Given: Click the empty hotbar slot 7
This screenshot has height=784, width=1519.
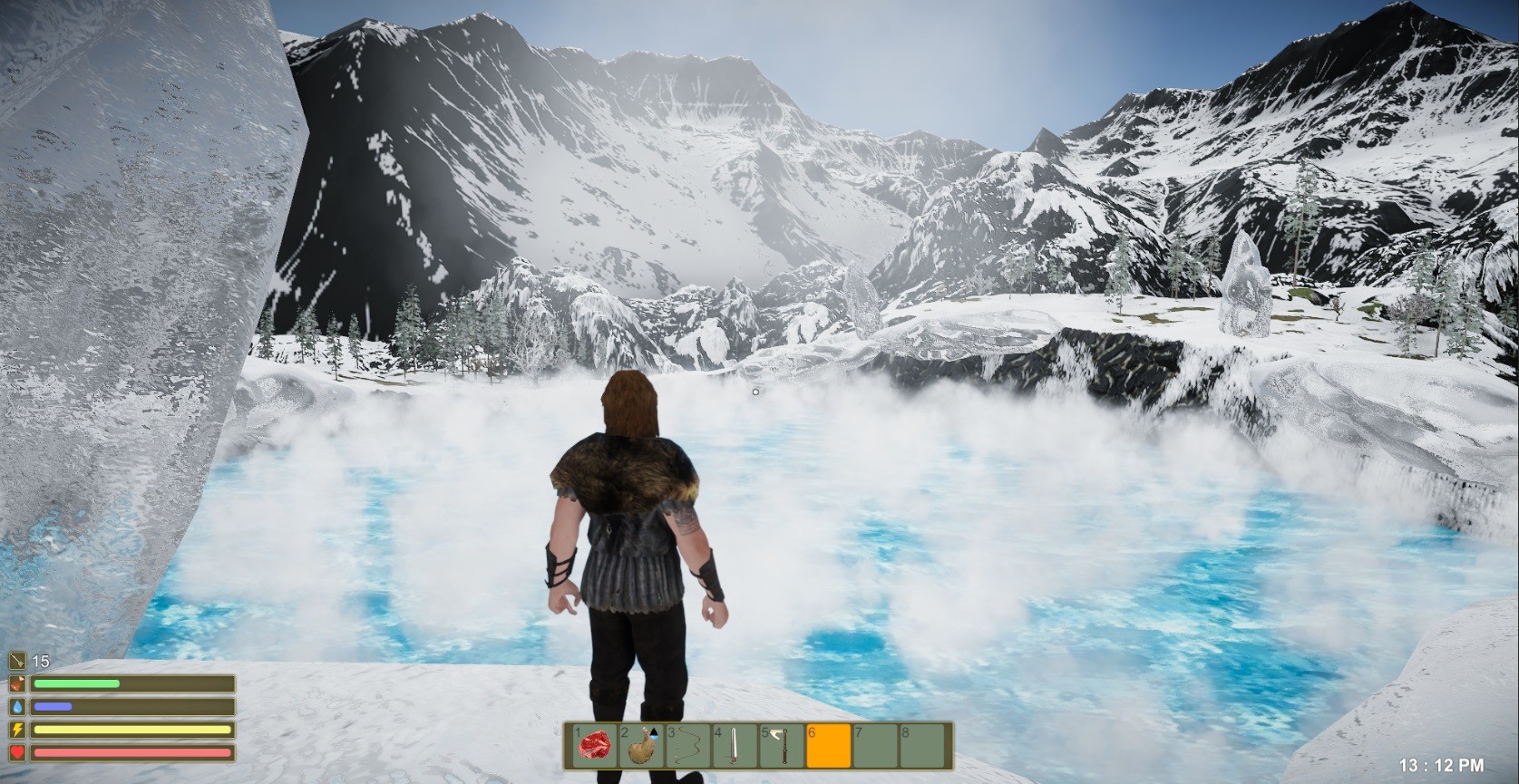Looking at the screenshot, I should (x=874, y=746).
